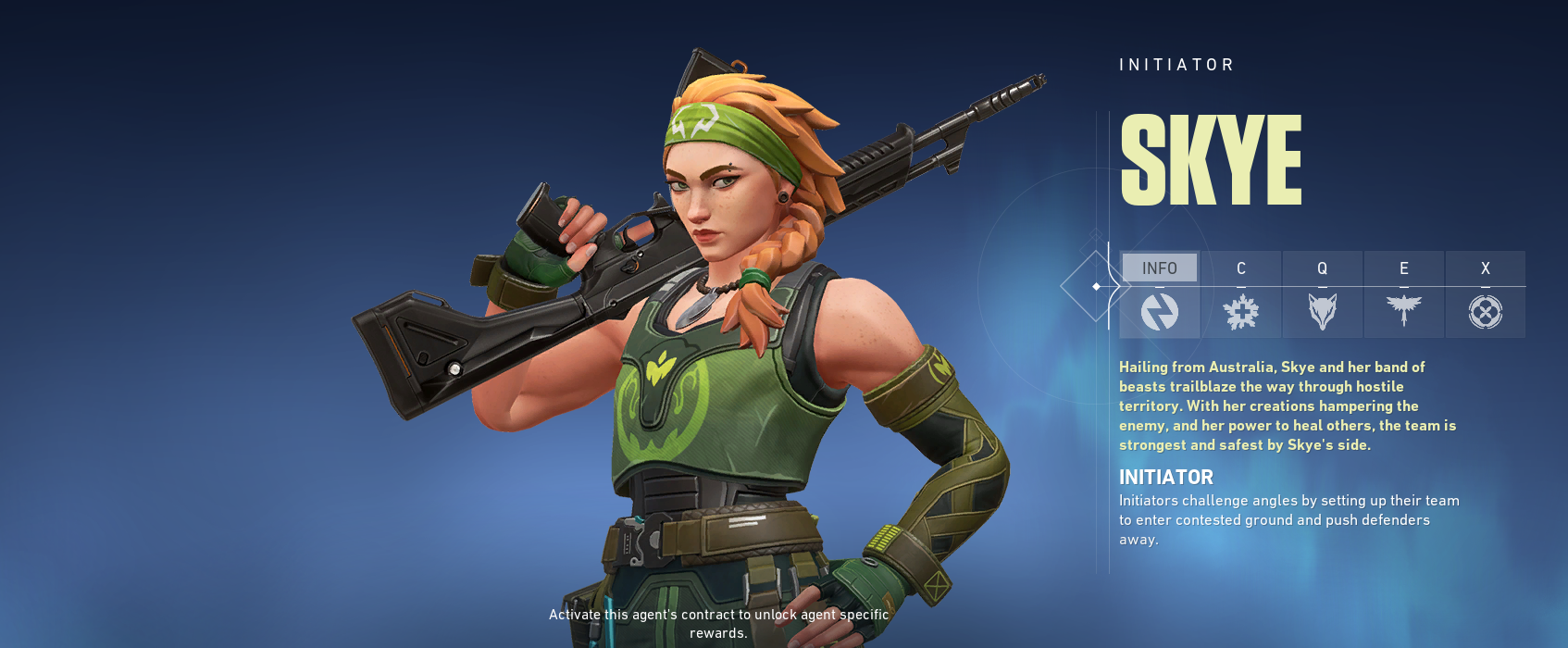Switch to the X ultimate ability tab
Screen dimensions: 1568x648
coord(1486,294)
